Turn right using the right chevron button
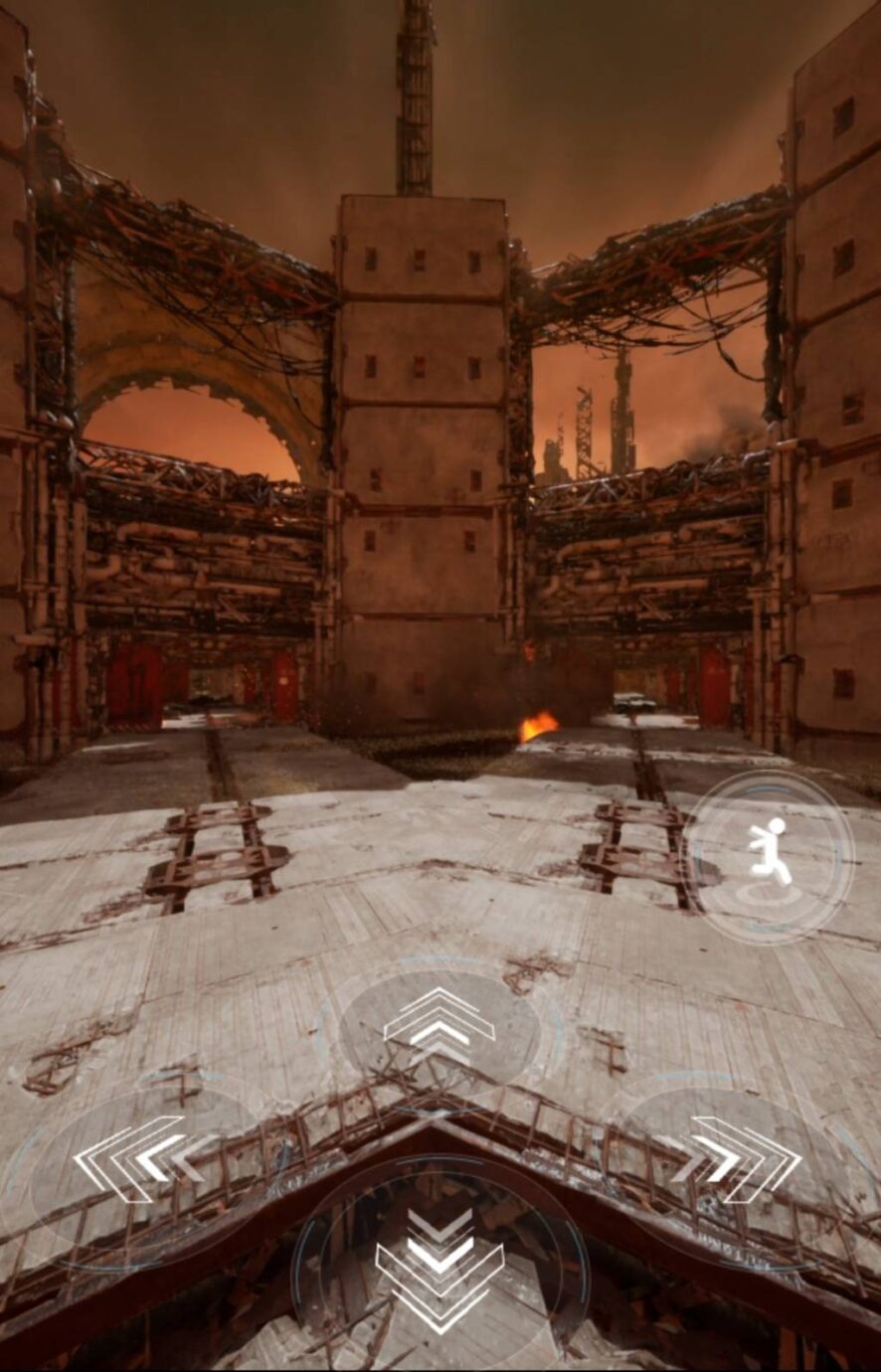This screenshot has width=881, height=1372. click(741, 1158)
